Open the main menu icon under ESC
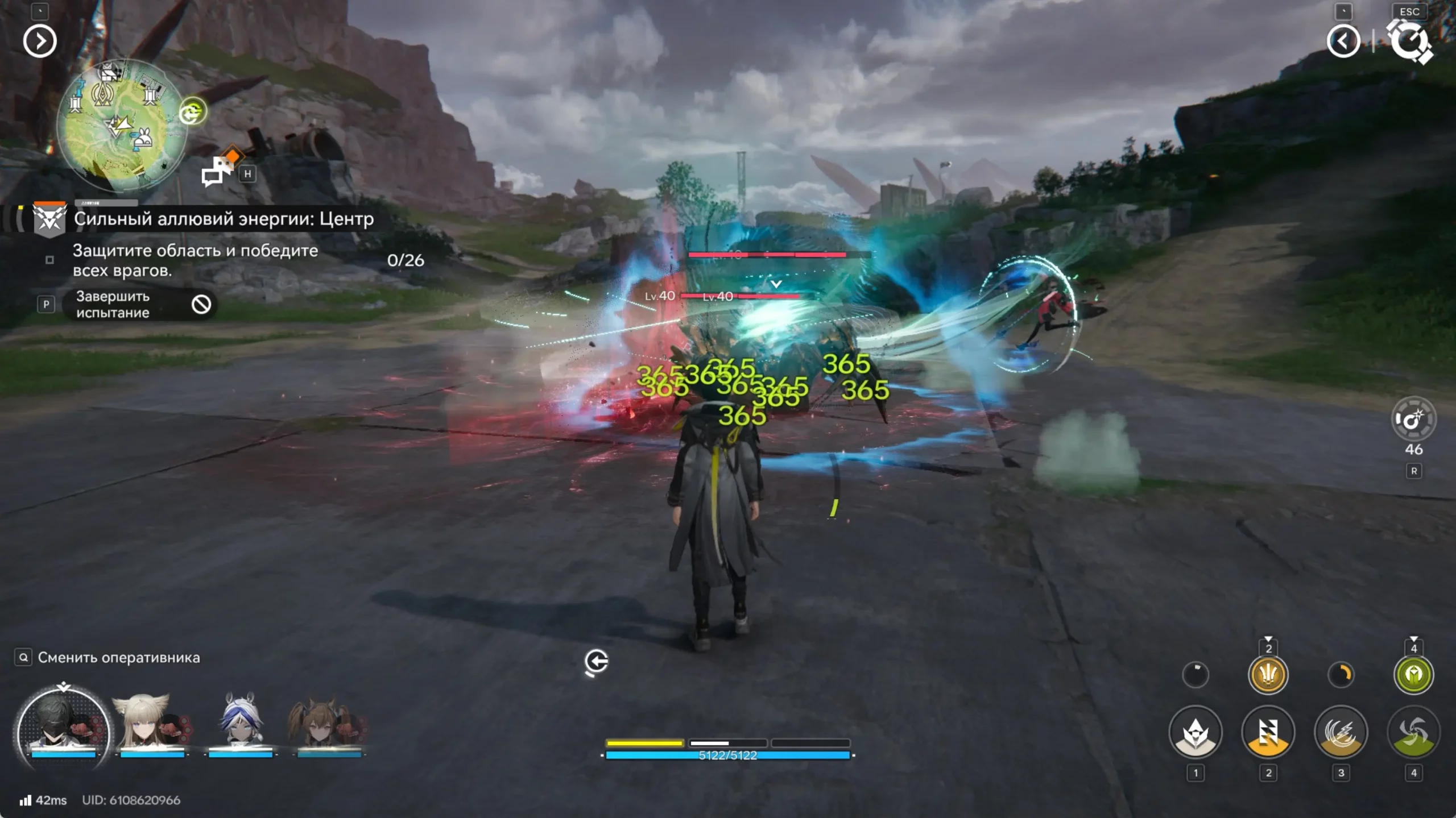 [1409, 41]
